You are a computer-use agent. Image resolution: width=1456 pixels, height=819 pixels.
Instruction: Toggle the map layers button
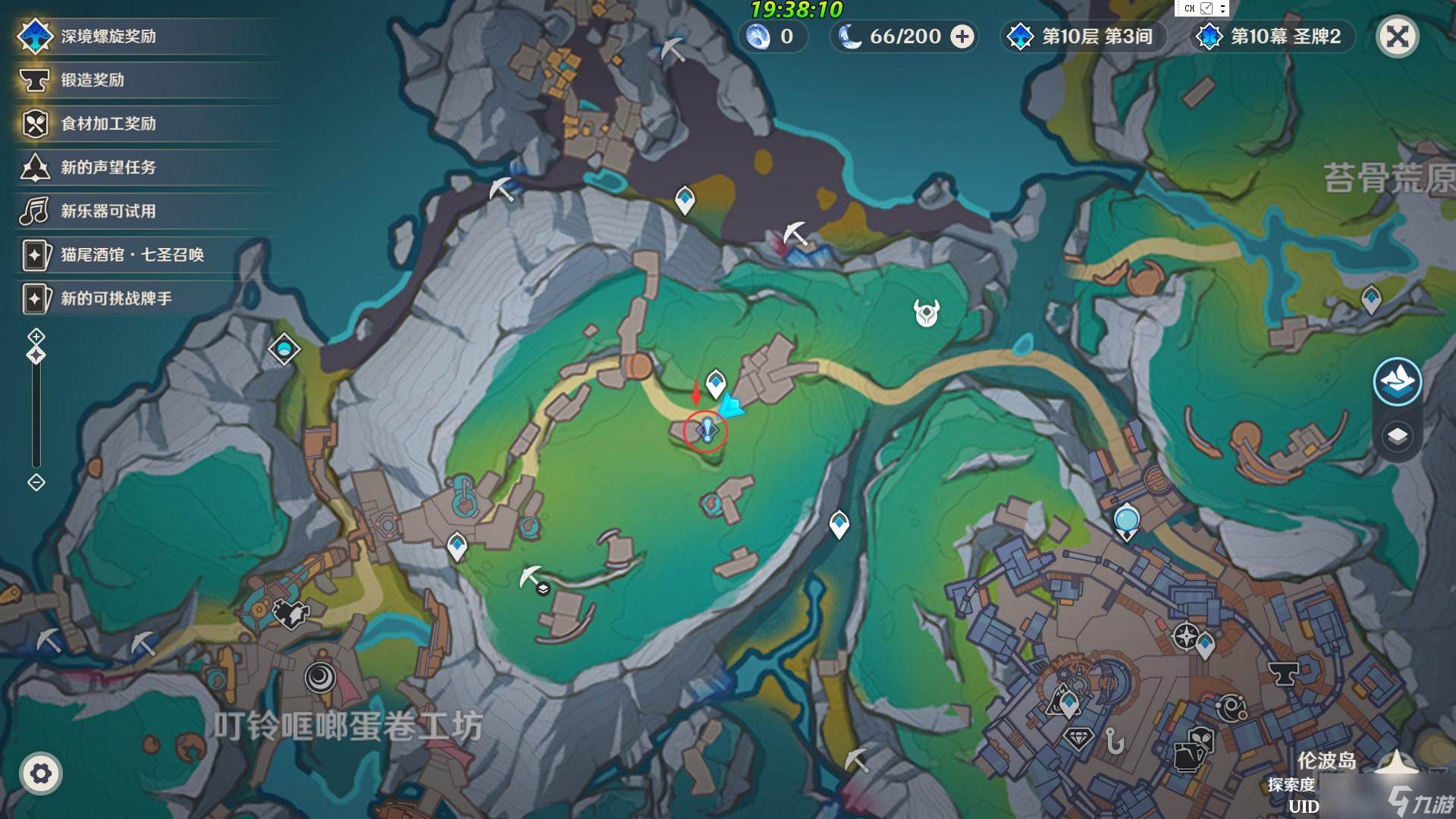[1397, 436]
